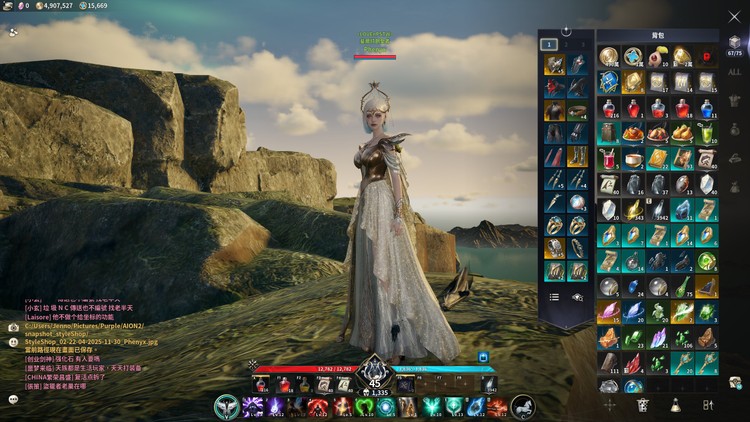Screen dimensions: 750x422
Task: Open the chat bubble button
Action: [x=13, y=399]
